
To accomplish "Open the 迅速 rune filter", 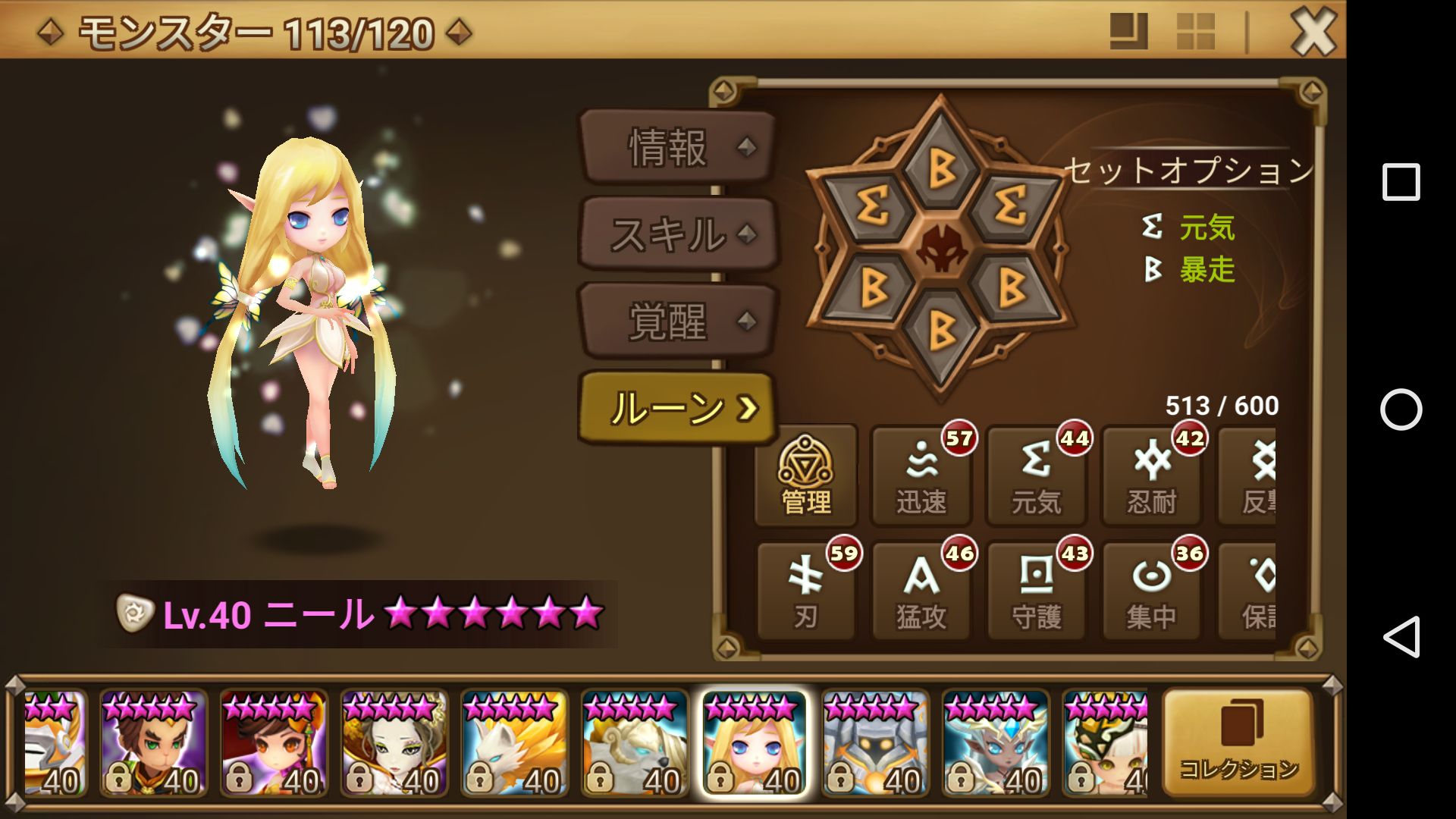I will click(x=921, y=478).
